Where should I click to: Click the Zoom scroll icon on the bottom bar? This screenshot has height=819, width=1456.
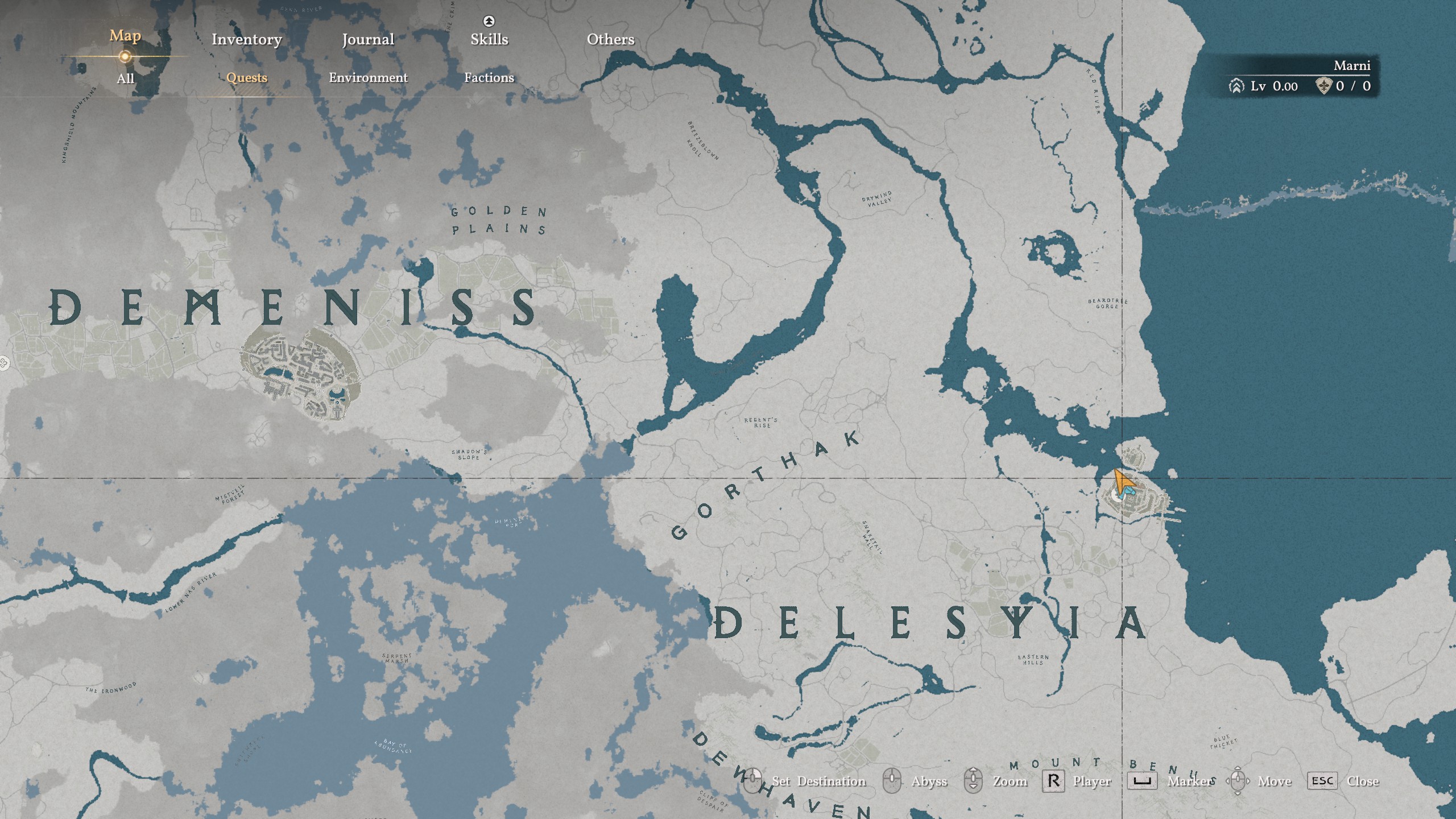(974, 781)
